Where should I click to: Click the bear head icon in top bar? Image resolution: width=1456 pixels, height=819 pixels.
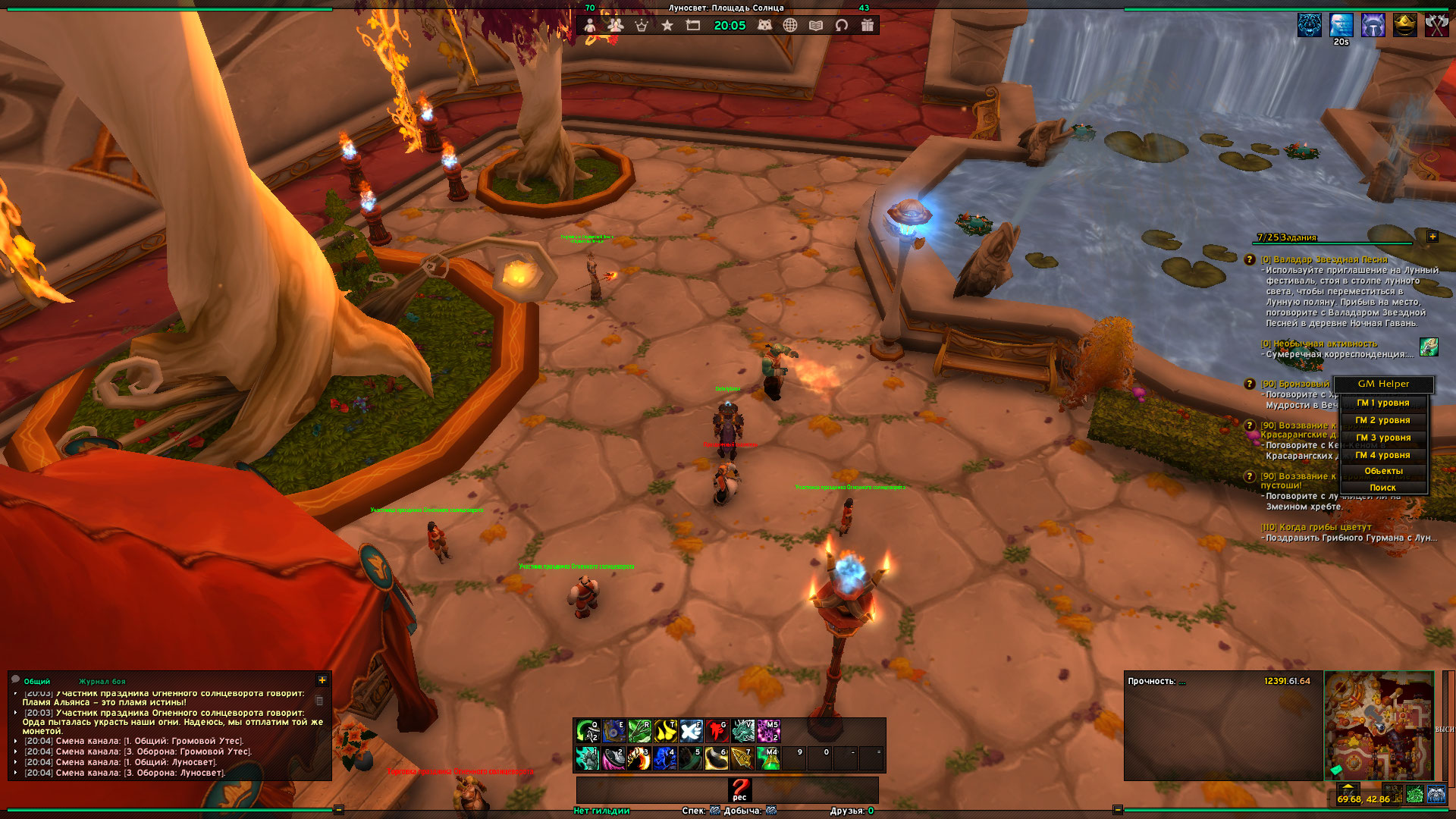(x=764, y=25)
